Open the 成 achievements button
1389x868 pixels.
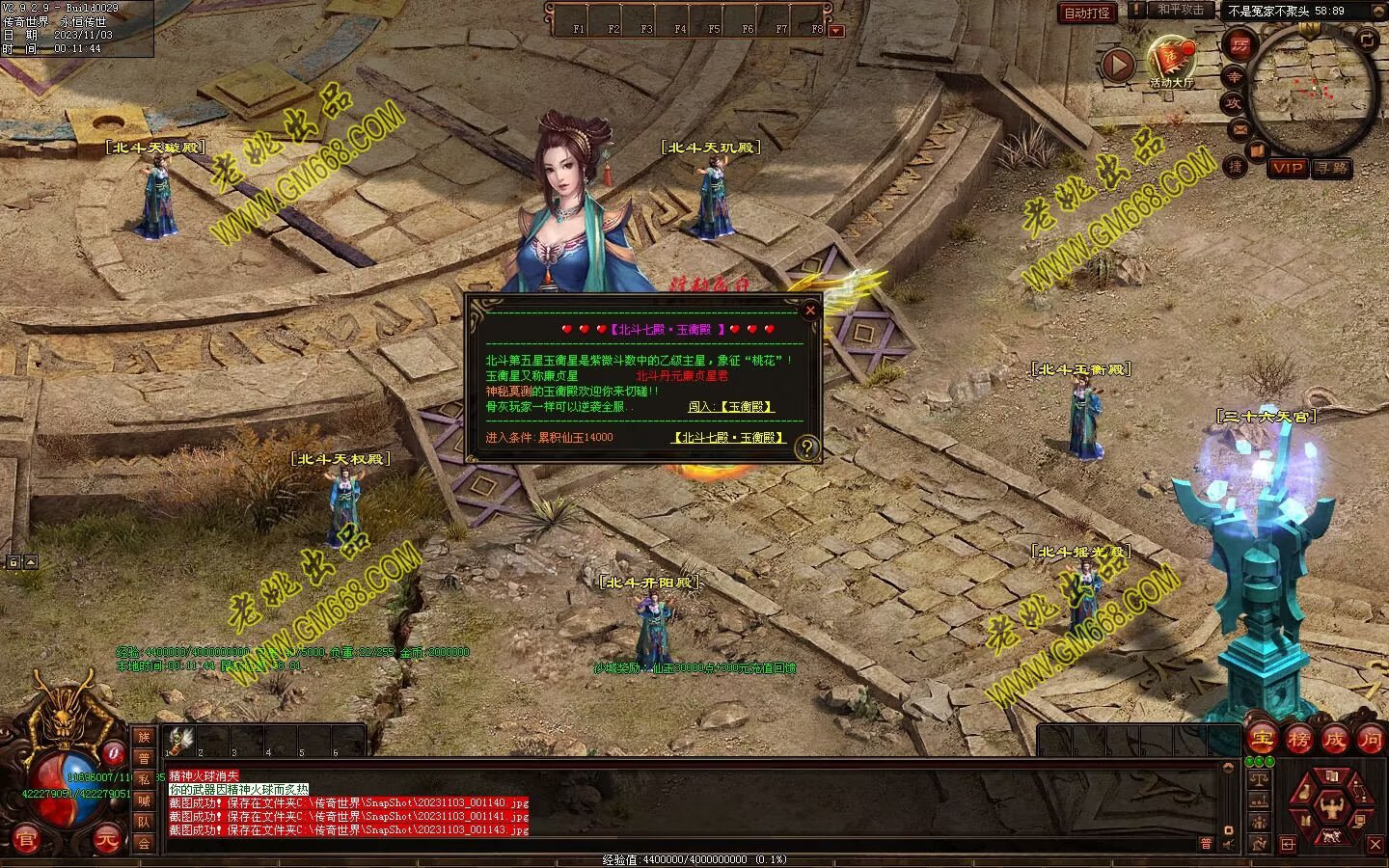coord(1335,740)
